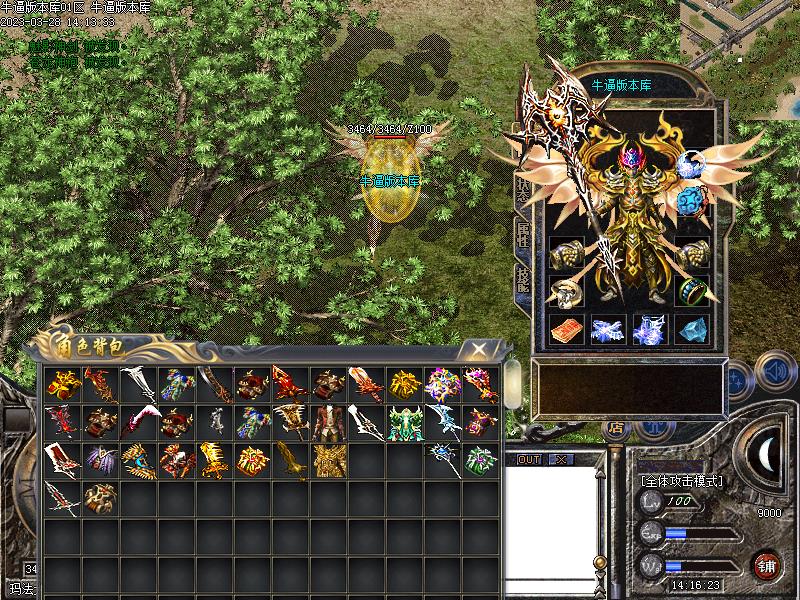Close the character bag window
This screenshot has height=600, width=800.
(480, 348)
